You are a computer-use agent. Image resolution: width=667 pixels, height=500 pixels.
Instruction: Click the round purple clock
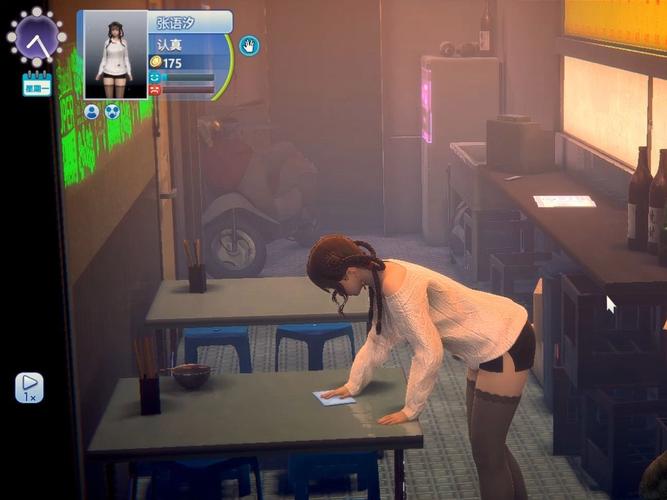pos(37,37)
